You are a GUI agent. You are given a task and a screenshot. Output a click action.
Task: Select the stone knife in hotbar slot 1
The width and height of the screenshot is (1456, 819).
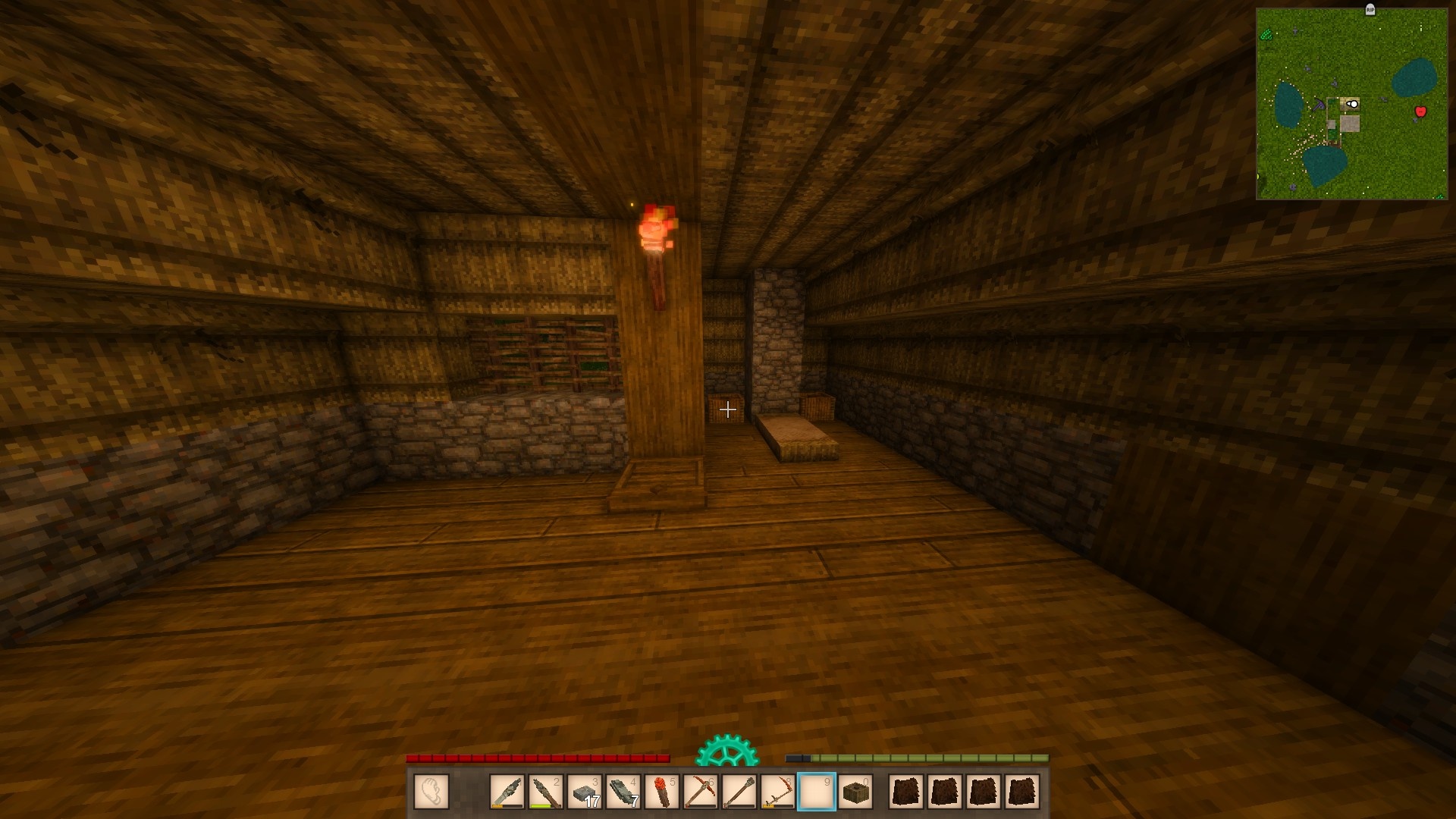point(507,792)
